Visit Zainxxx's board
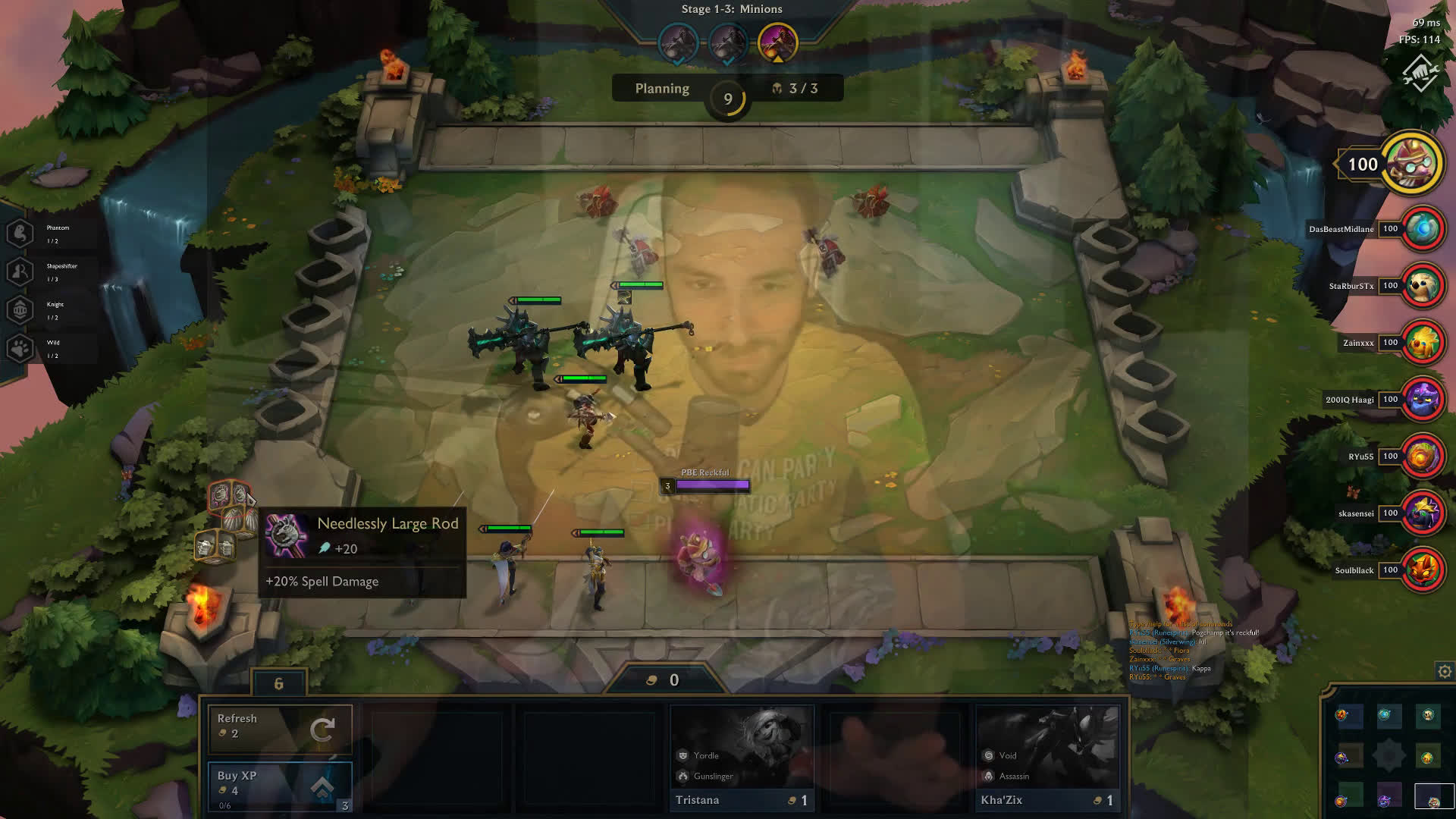Viewport: 1456px width, 819px height. click(x=1422, y=343)
